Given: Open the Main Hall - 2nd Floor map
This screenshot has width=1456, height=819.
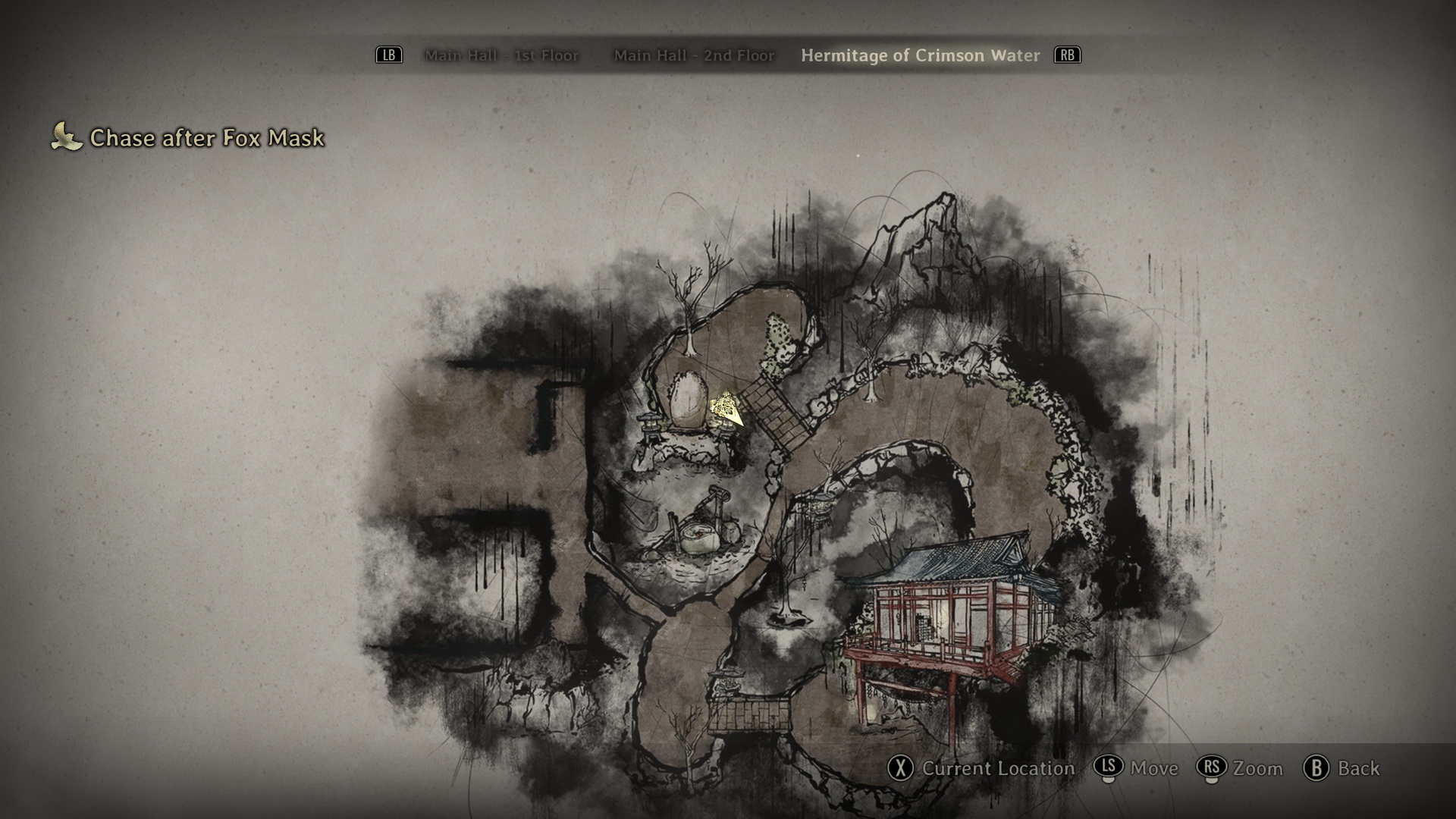Looking at the screenshot, I should click(x=694, y=55).
